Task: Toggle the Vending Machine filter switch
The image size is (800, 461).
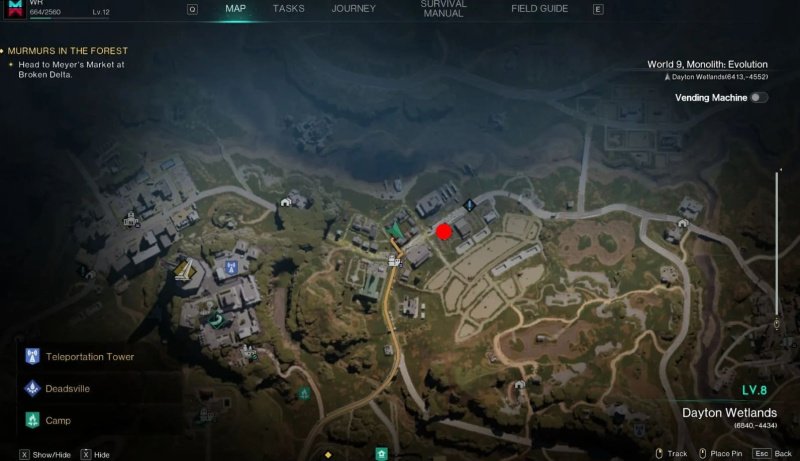Action: coord(759,98)
